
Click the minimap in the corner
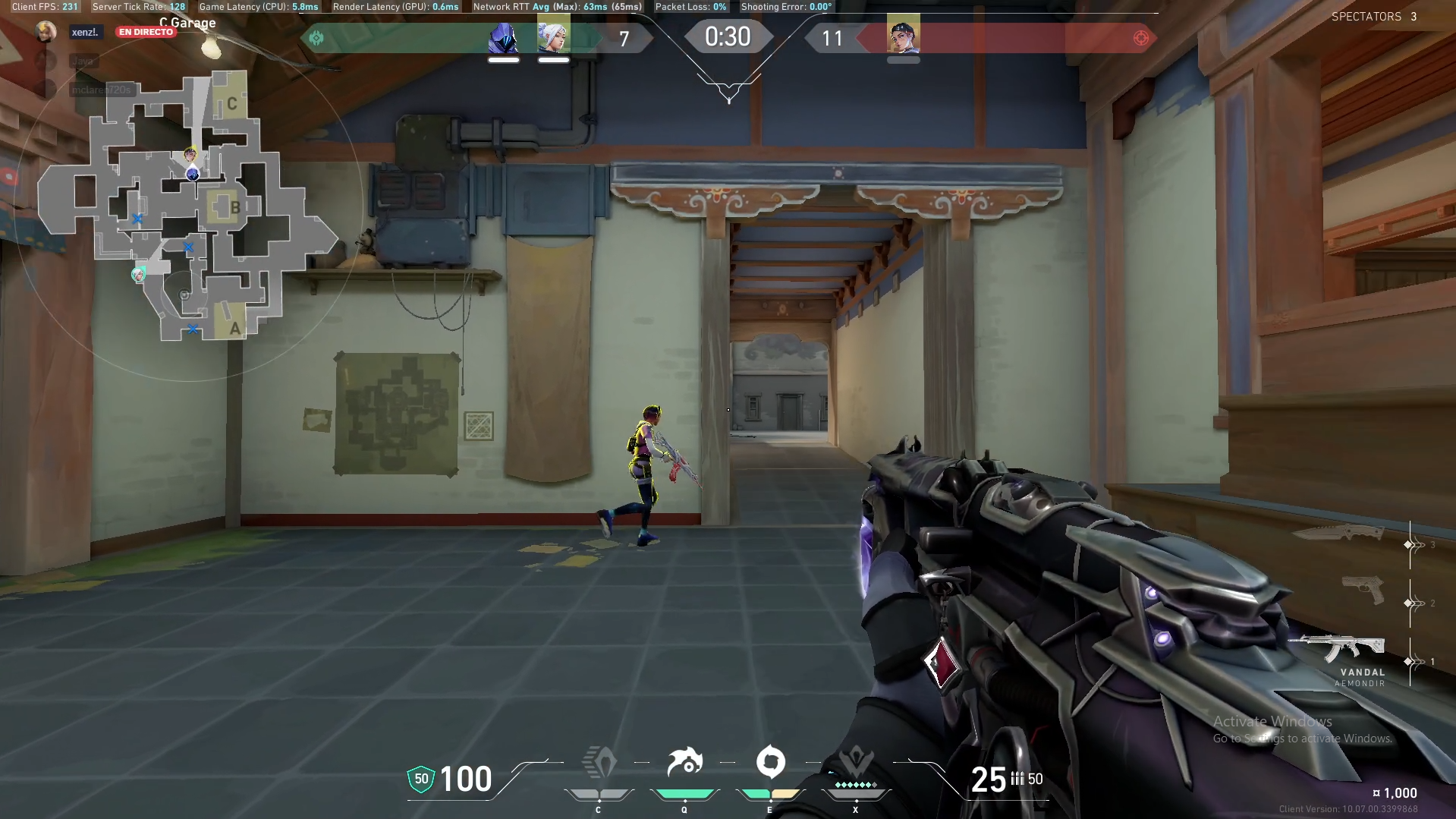(x=186, y=206)
